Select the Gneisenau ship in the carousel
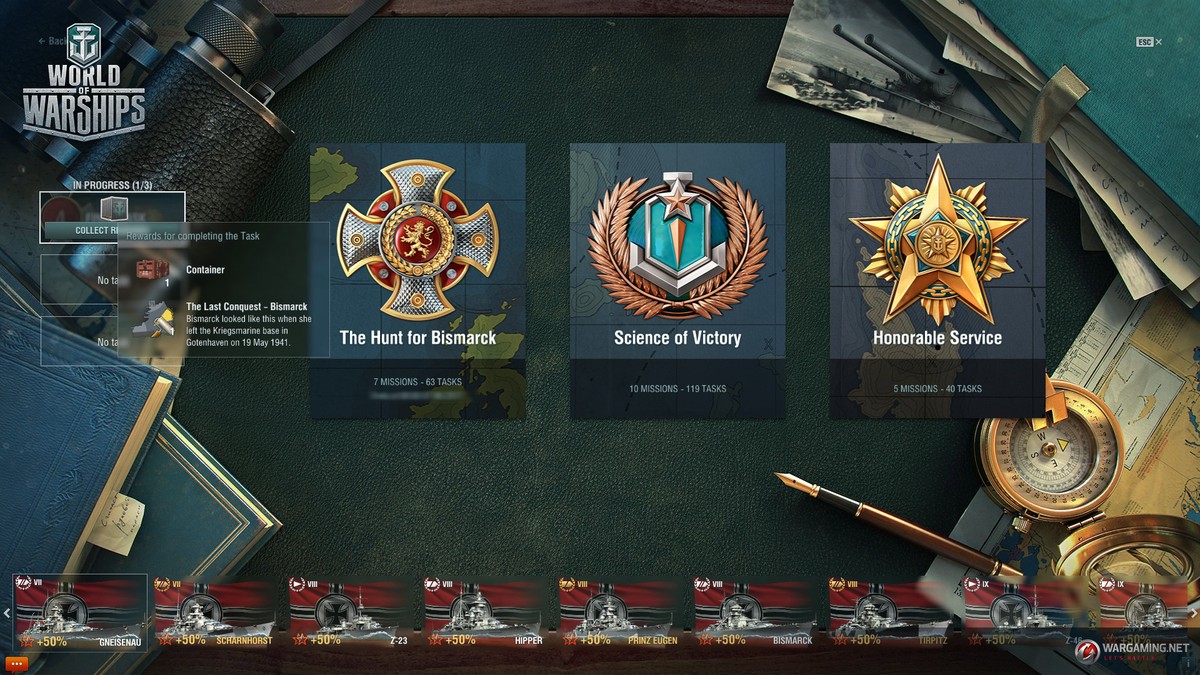1200x675 pixels. [x=80, y=612]
